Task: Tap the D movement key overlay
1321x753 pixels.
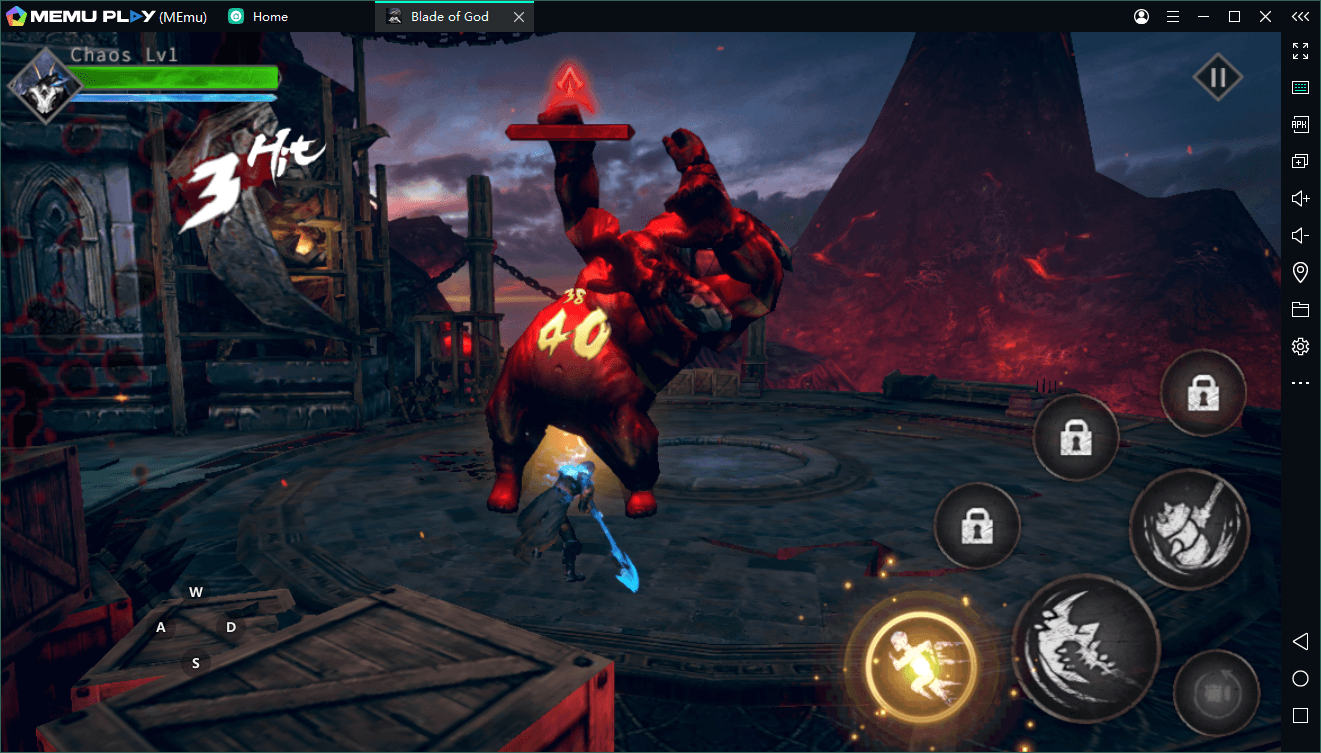Action: coord(231,627)
